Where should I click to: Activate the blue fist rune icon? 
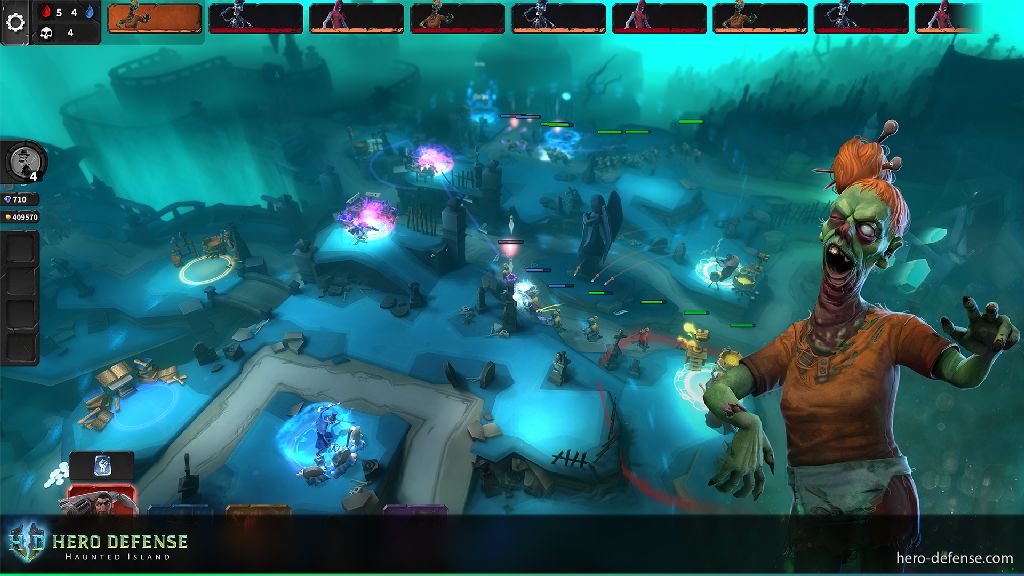(102, 465)
